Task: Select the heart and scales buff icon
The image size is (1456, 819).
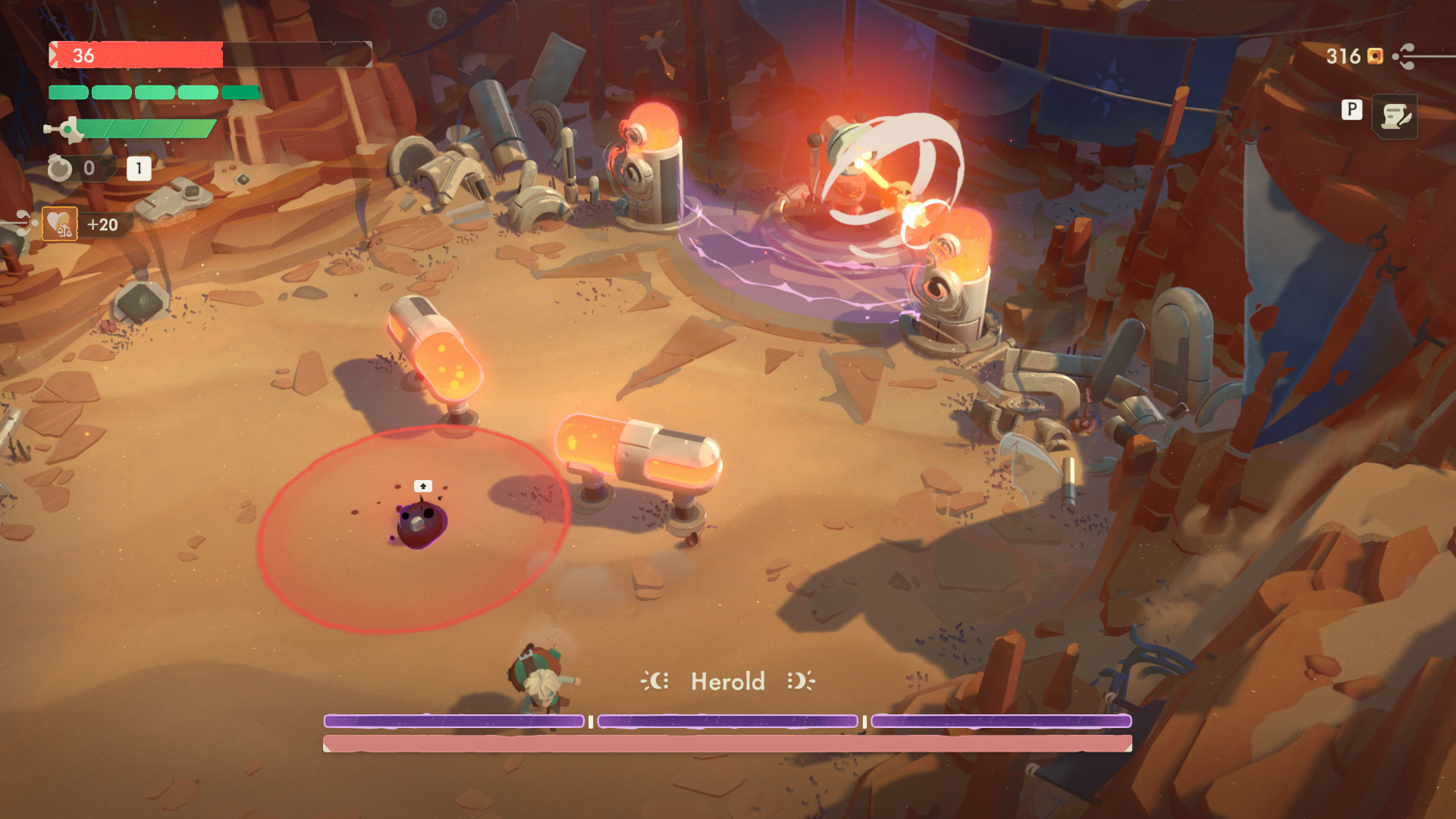Action: pyautogui.click(x=59, y=224)
